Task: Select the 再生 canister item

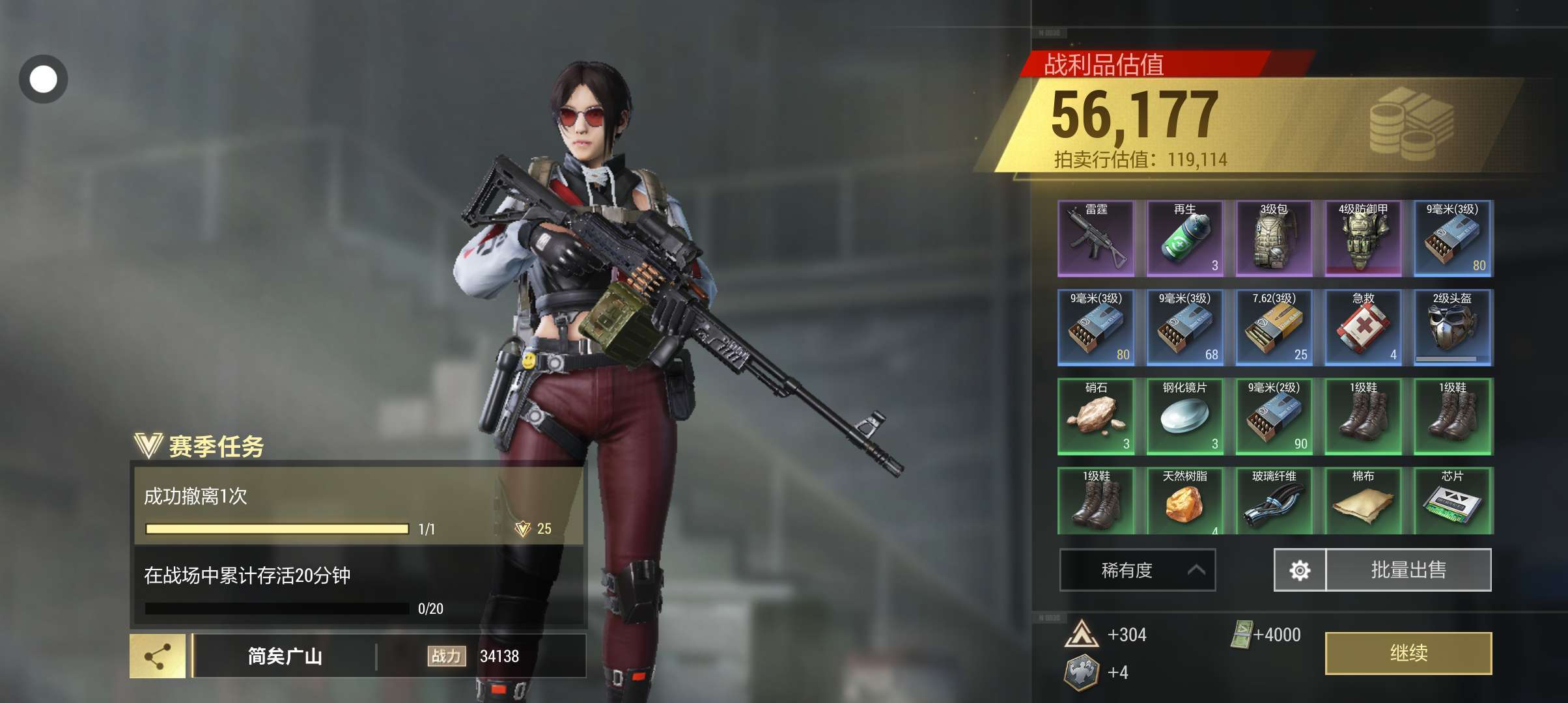Action: (1185, 239)
